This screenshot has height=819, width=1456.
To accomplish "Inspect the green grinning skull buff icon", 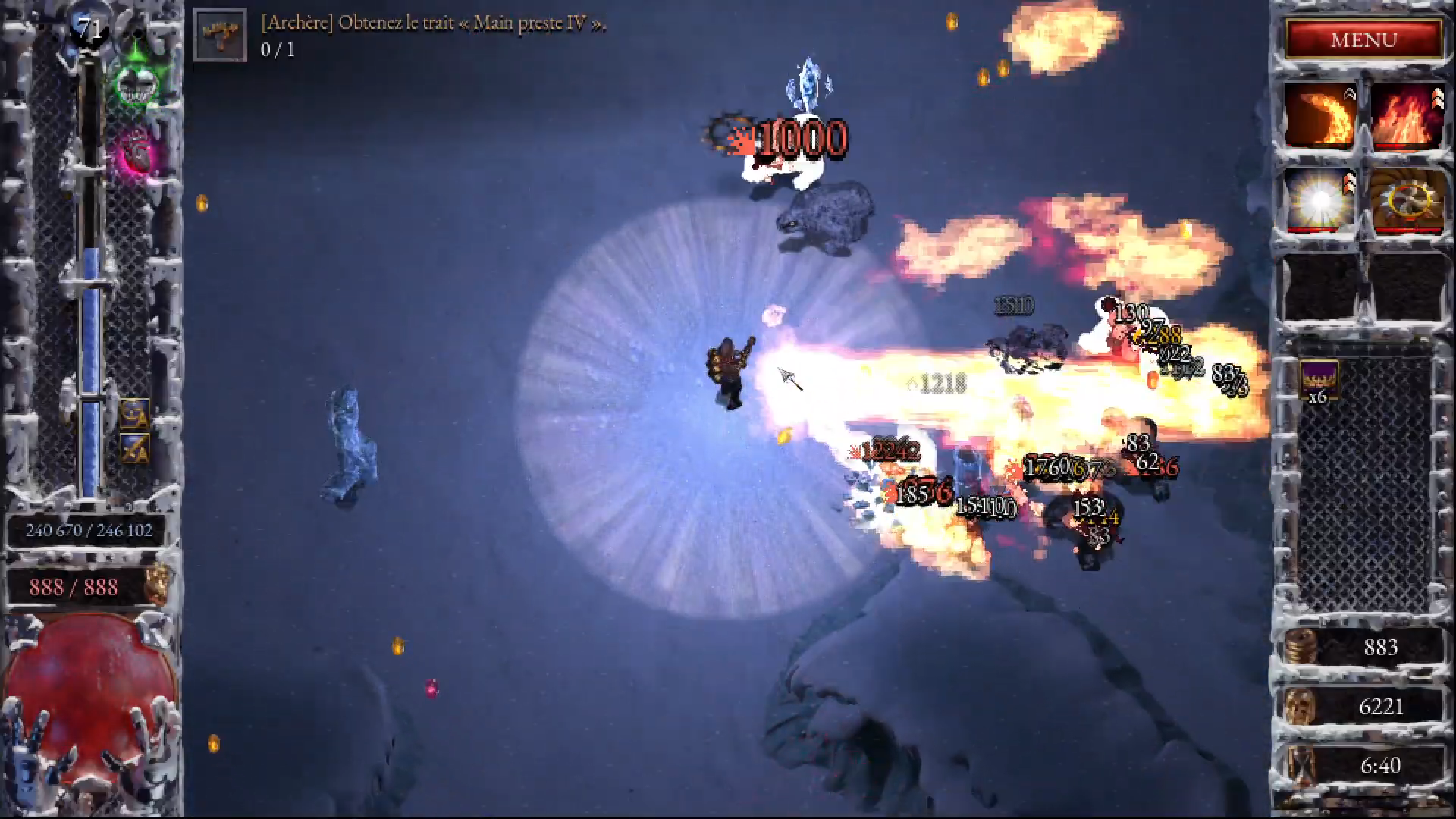I will [x=138, y=80].
